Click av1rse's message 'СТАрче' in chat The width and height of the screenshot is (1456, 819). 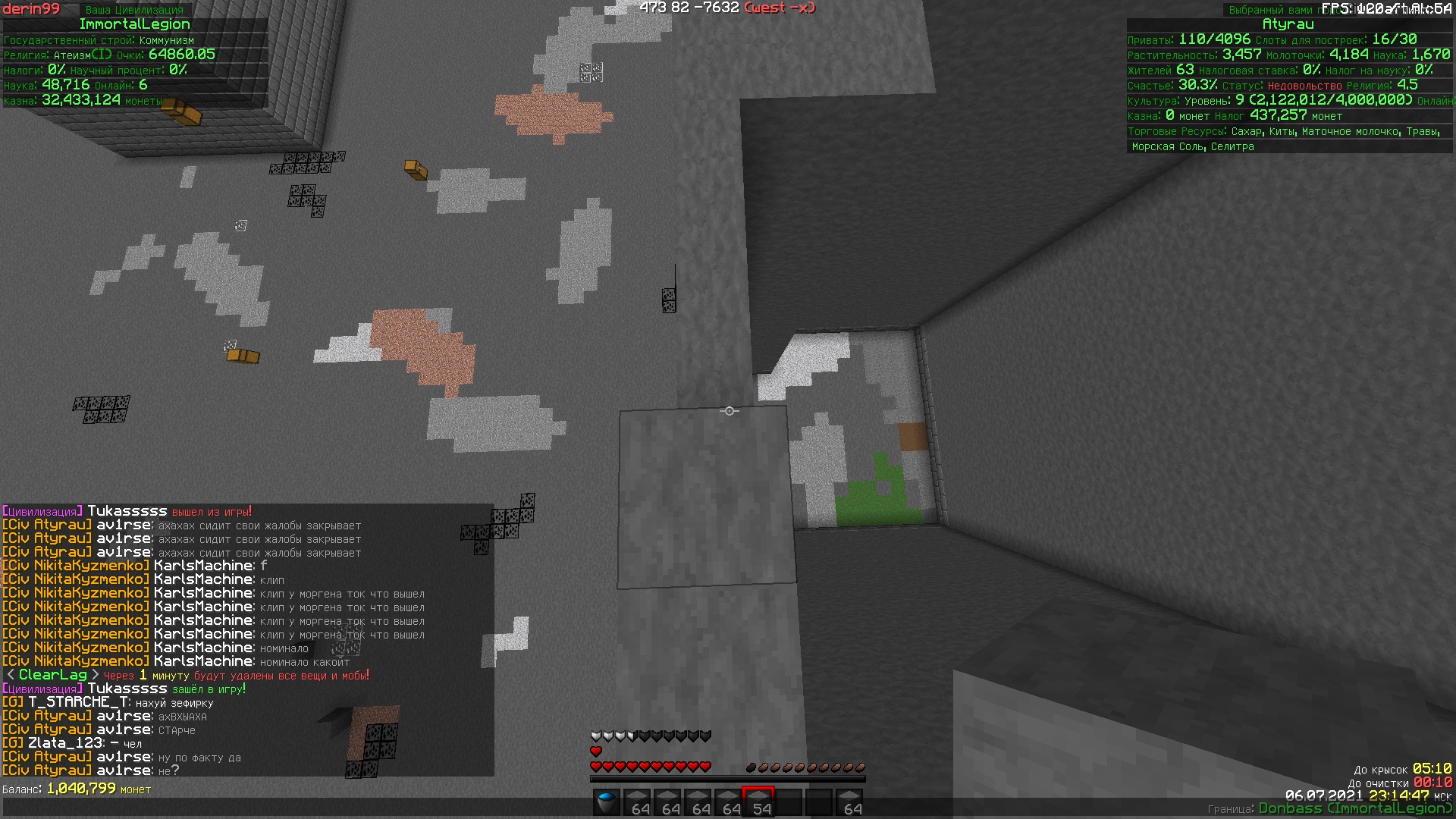pos(176,730)
